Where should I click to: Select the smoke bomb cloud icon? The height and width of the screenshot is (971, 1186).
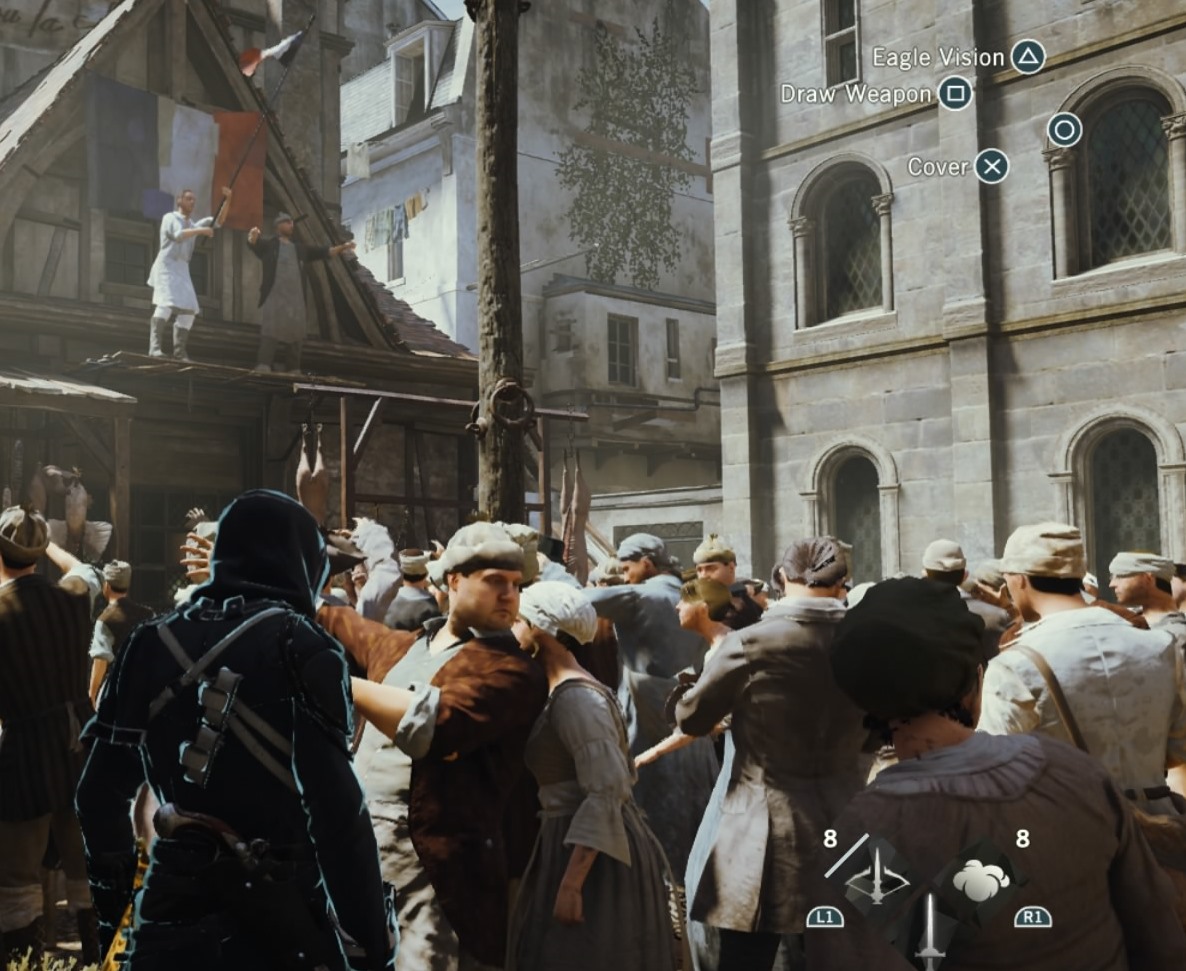[x=980, y=881]
